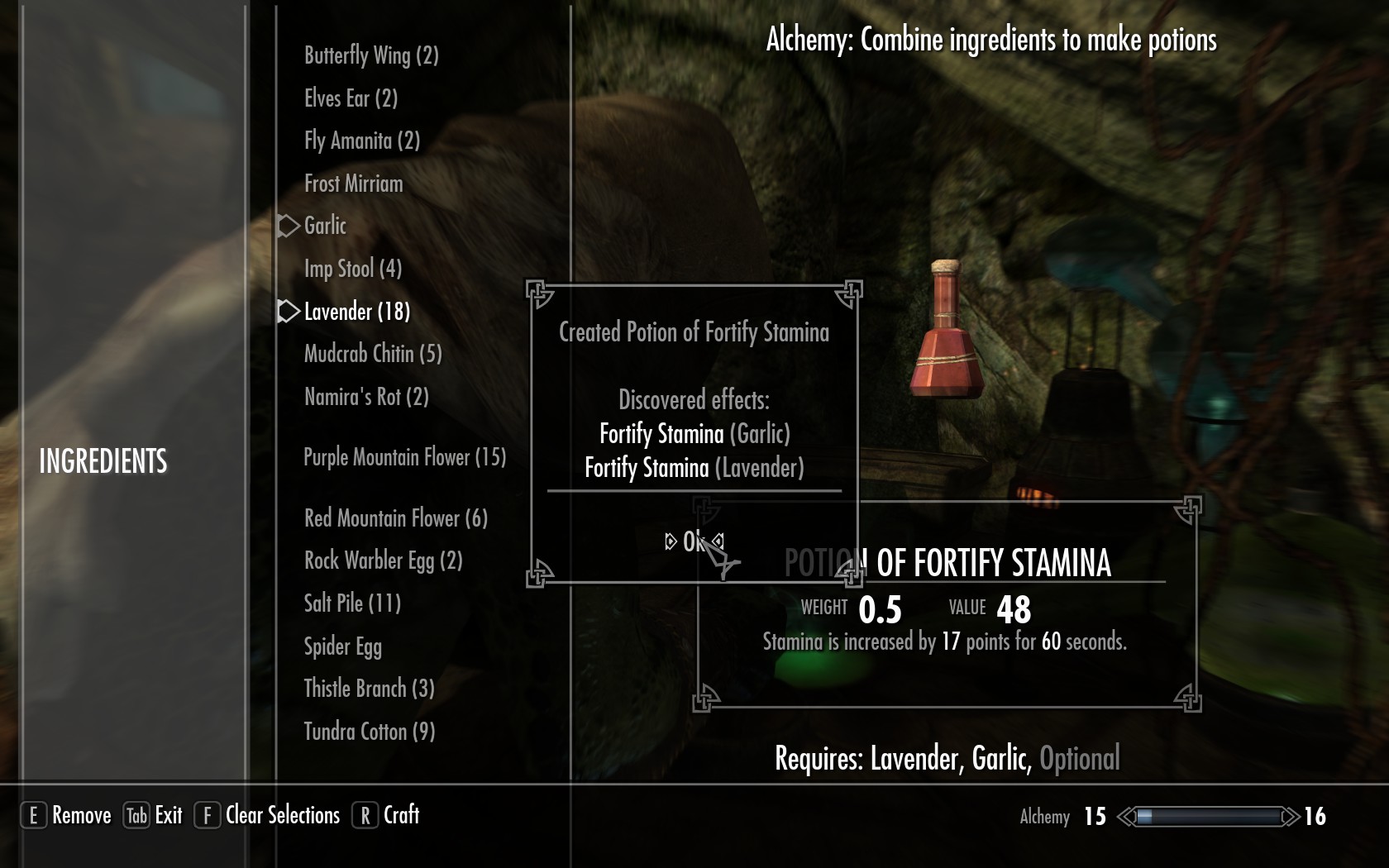Image resolution: width=1389 pixels, height=868 pixels.
Task: Select the Lavender ingredient row
Action: (x=356, y=312)
